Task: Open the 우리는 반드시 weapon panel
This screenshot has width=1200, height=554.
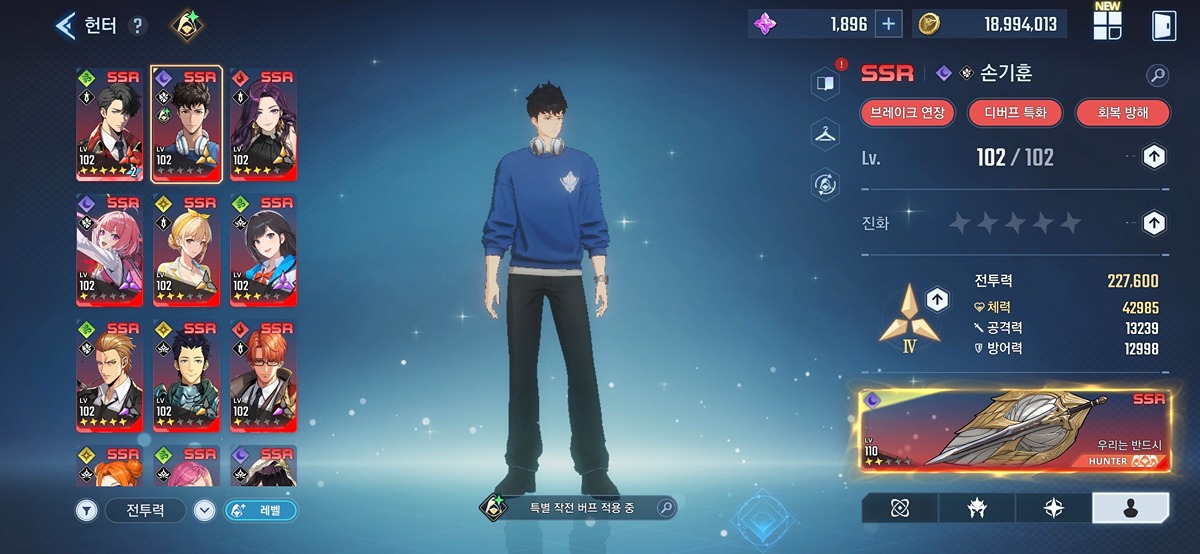Action: tap(1015, 431)
